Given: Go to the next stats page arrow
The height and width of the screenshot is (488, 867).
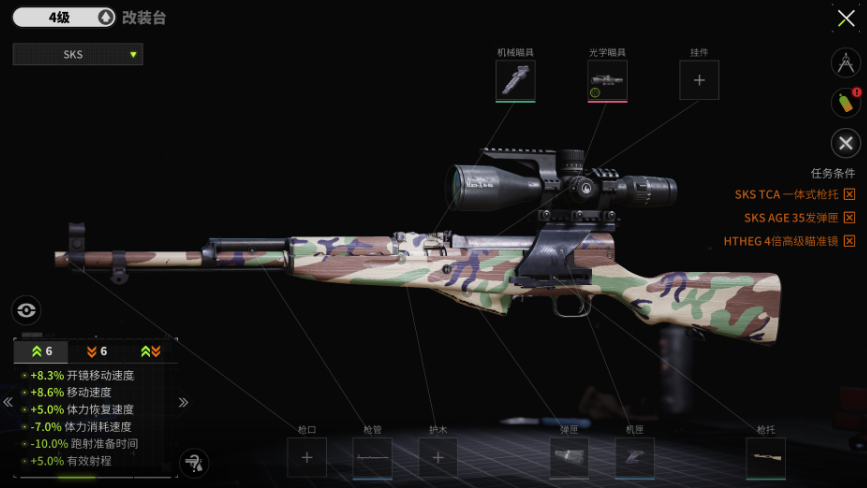Looking at the screenshot, I should pyautogui.click(x=184, y=402).
